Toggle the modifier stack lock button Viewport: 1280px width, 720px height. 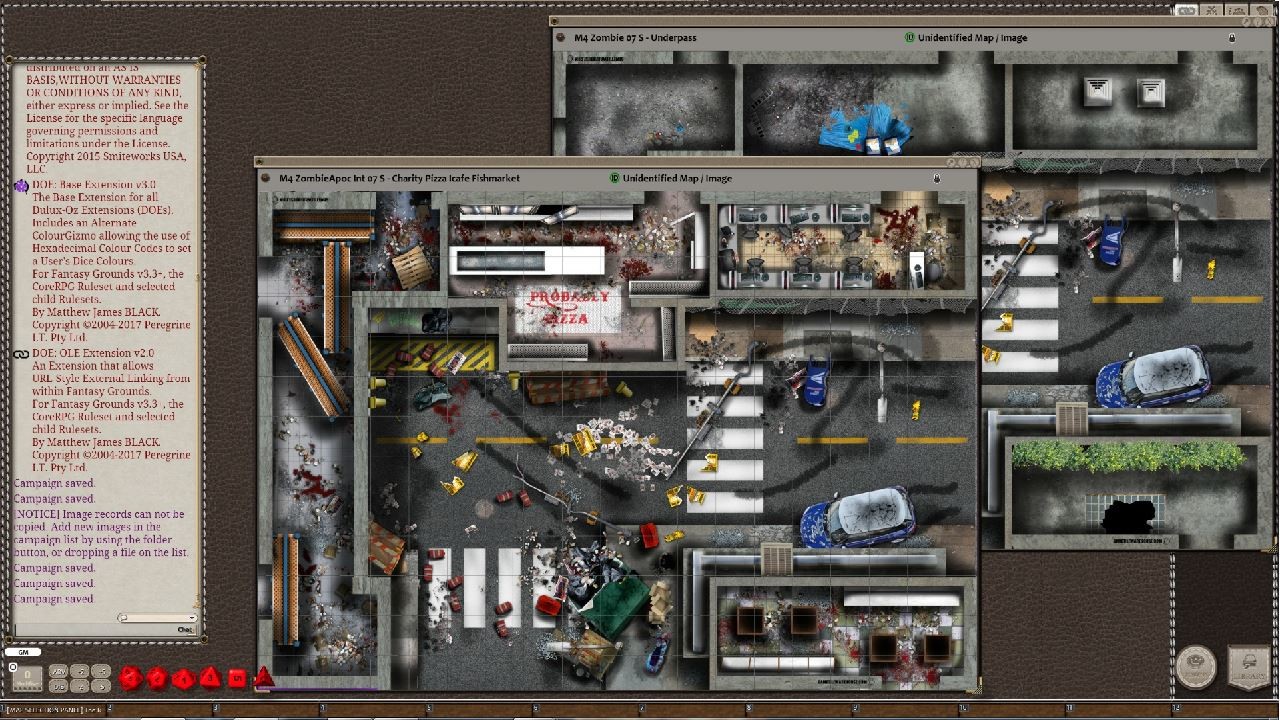(x=11, y=666)
